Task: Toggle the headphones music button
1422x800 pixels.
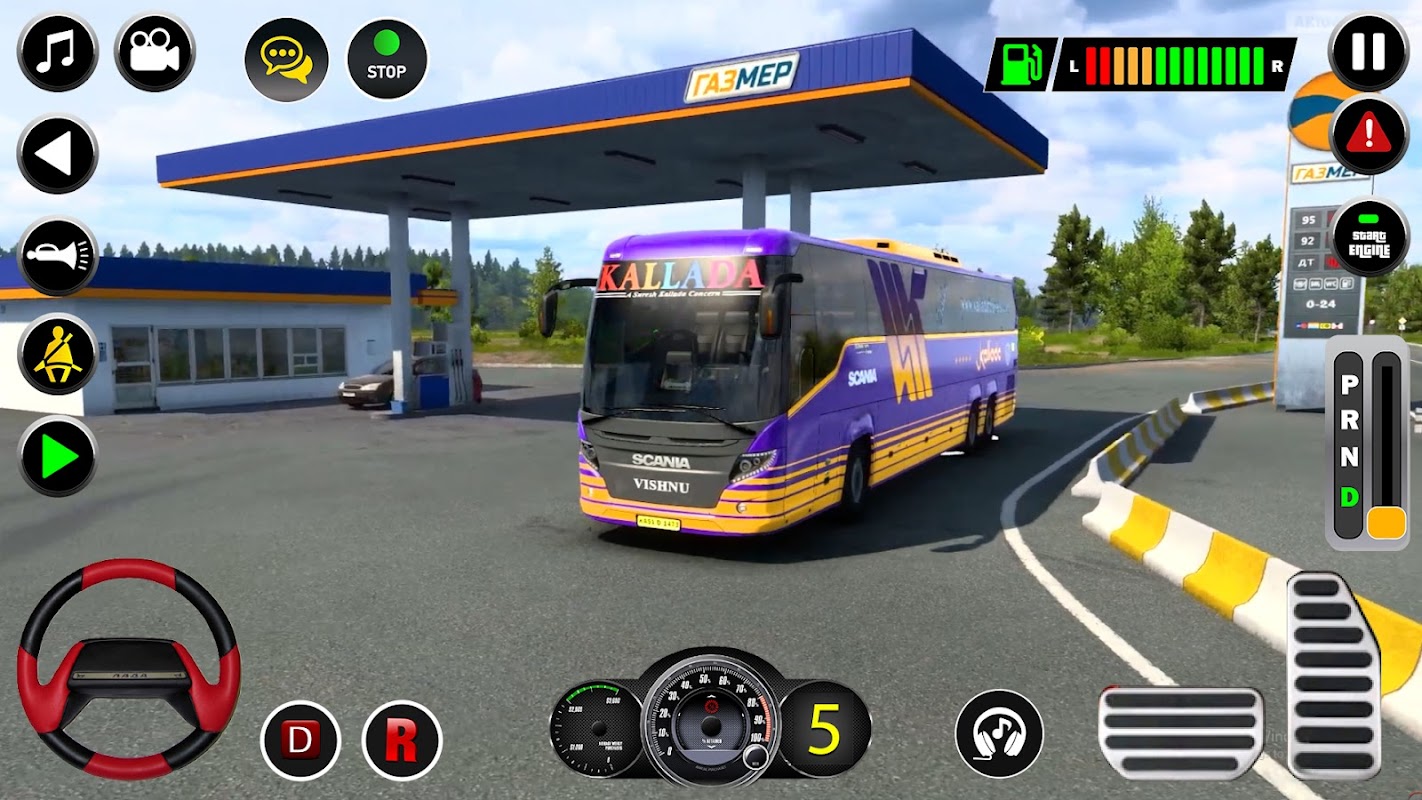Action: (998, 733)
